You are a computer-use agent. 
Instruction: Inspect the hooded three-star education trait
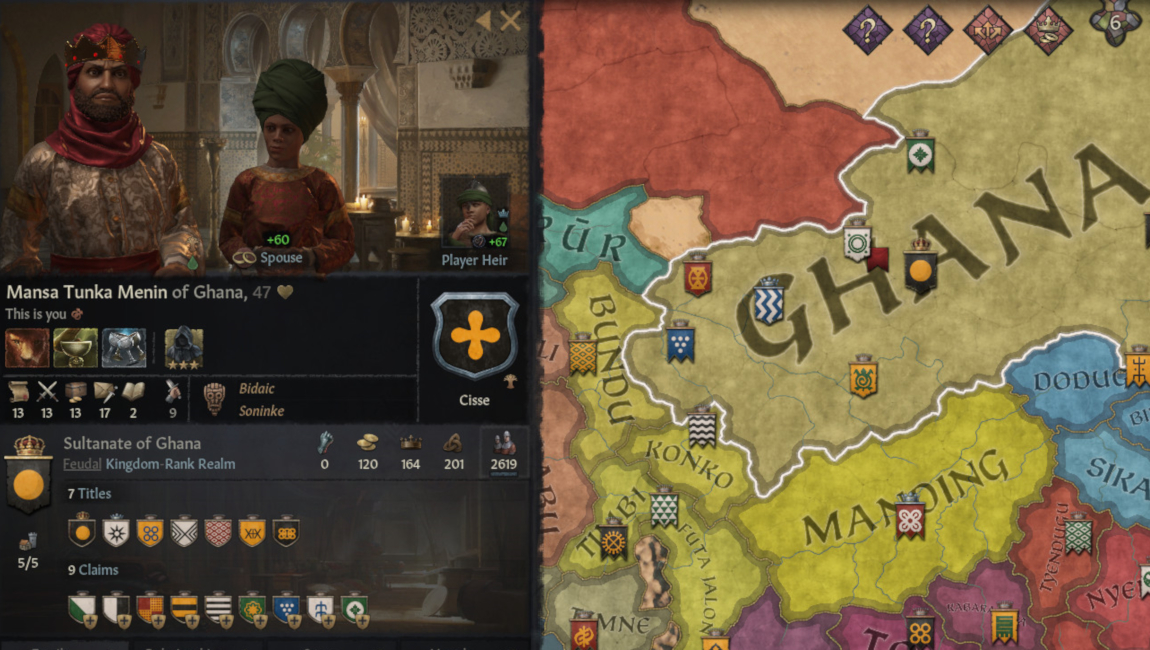tap(184, 347)
